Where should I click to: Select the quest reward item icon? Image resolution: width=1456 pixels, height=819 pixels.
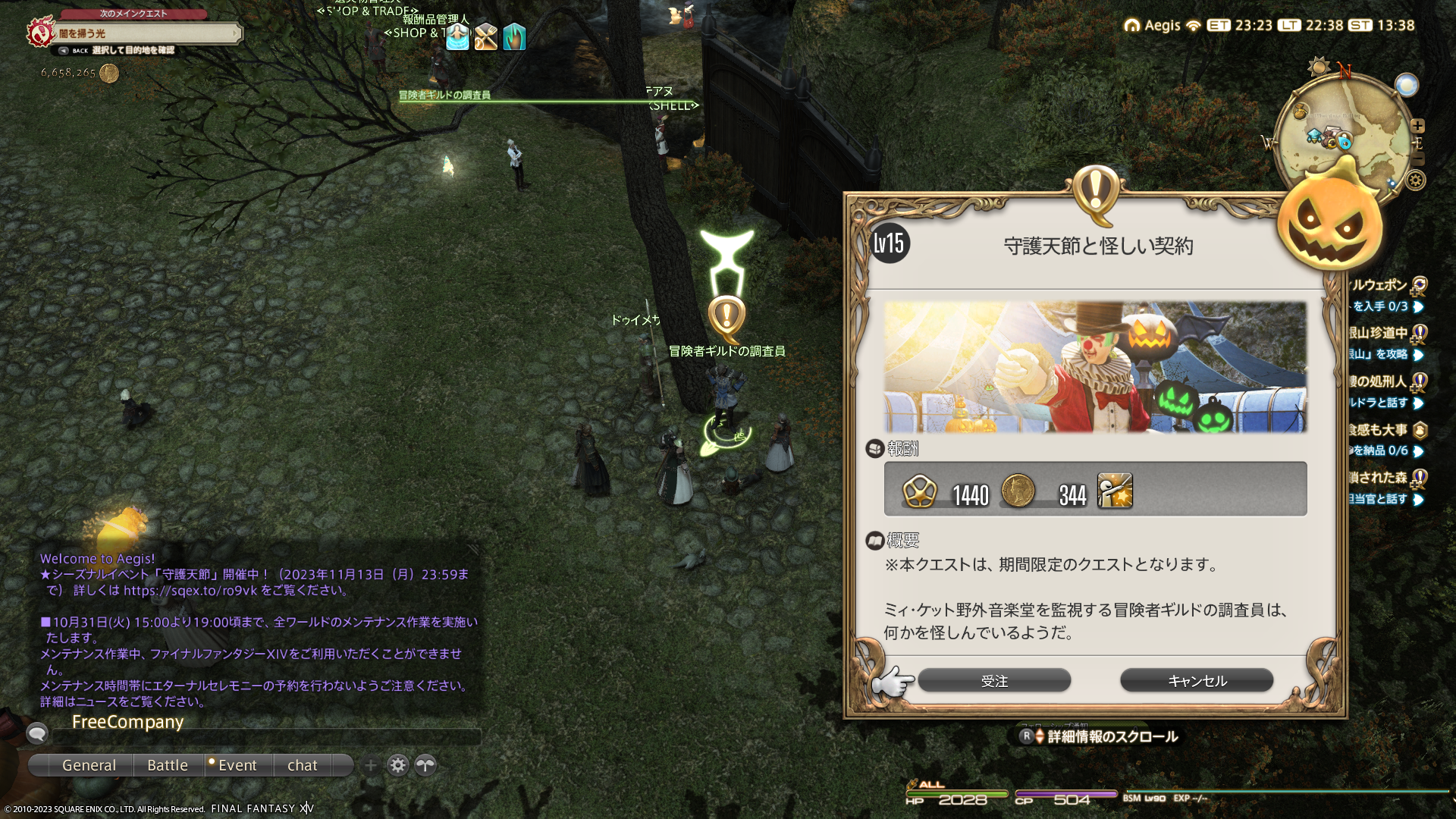pos(1115,491)
